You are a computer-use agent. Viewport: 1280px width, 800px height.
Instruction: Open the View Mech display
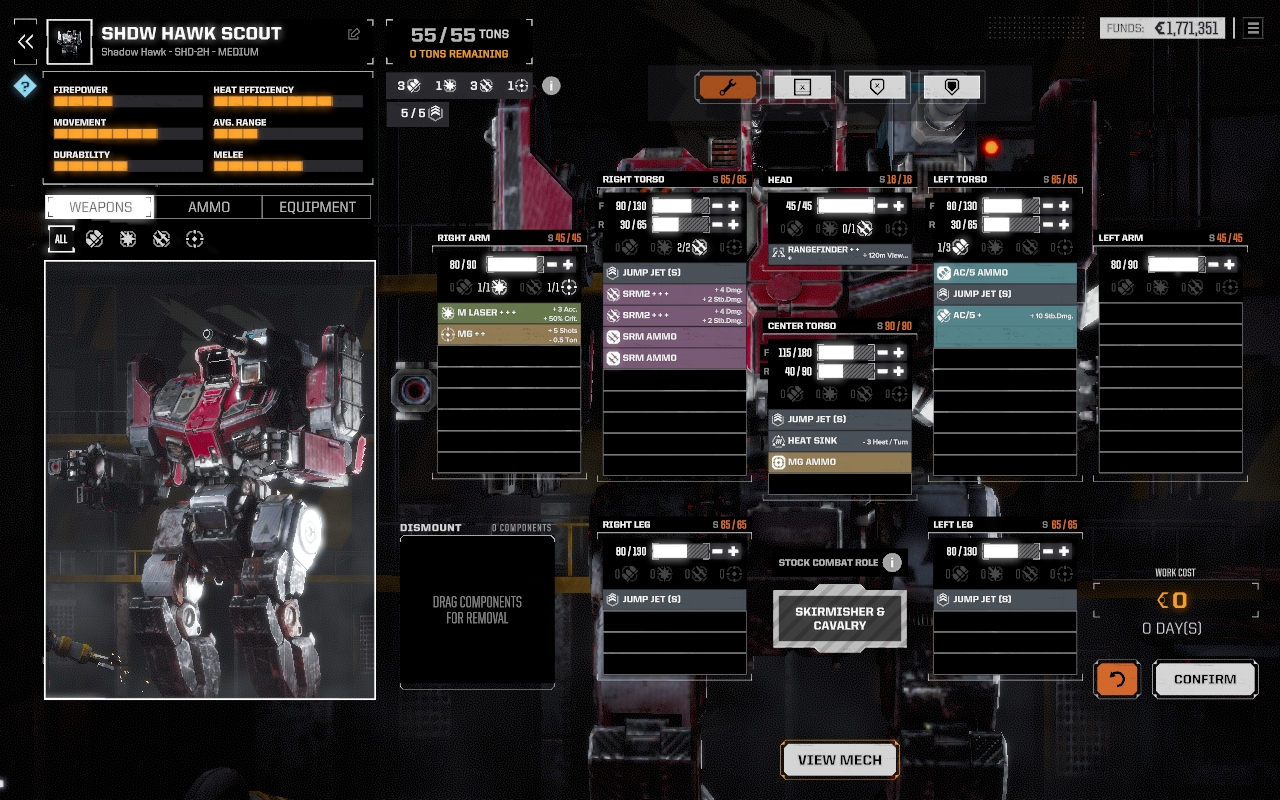(840, 760)
